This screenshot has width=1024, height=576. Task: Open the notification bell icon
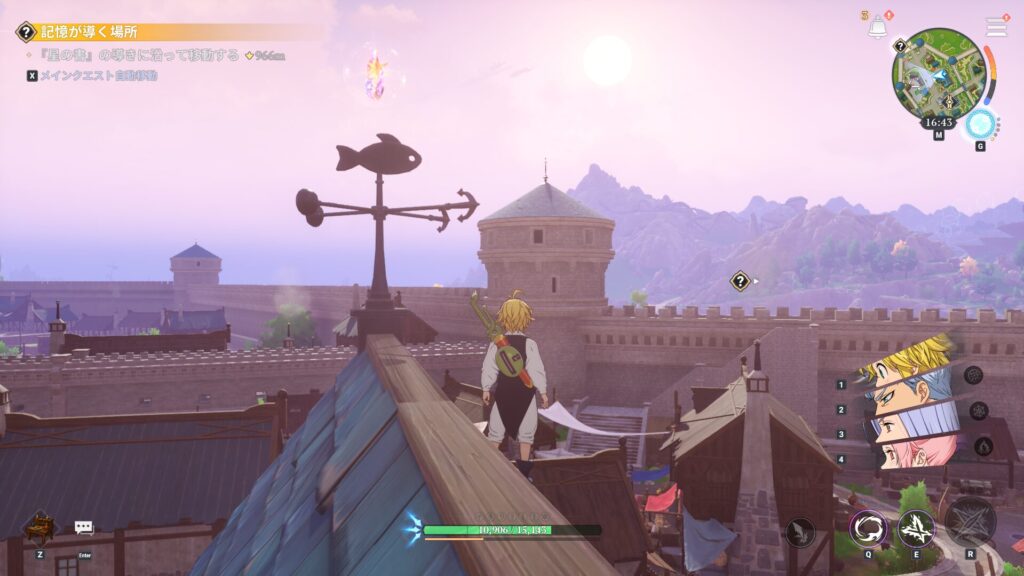pyautogui.click(x=877, y=27)
